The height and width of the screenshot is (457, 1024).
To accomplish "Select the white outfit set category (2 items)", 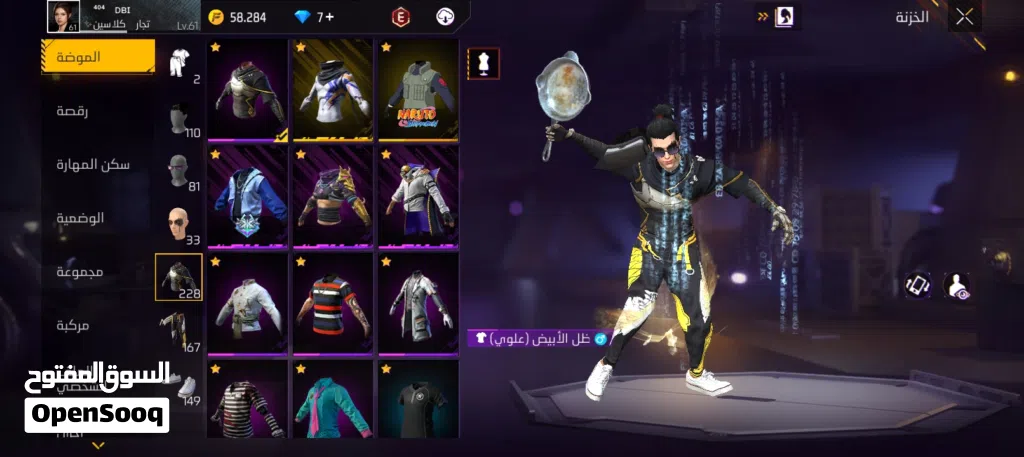I will (x=180, y=66).
